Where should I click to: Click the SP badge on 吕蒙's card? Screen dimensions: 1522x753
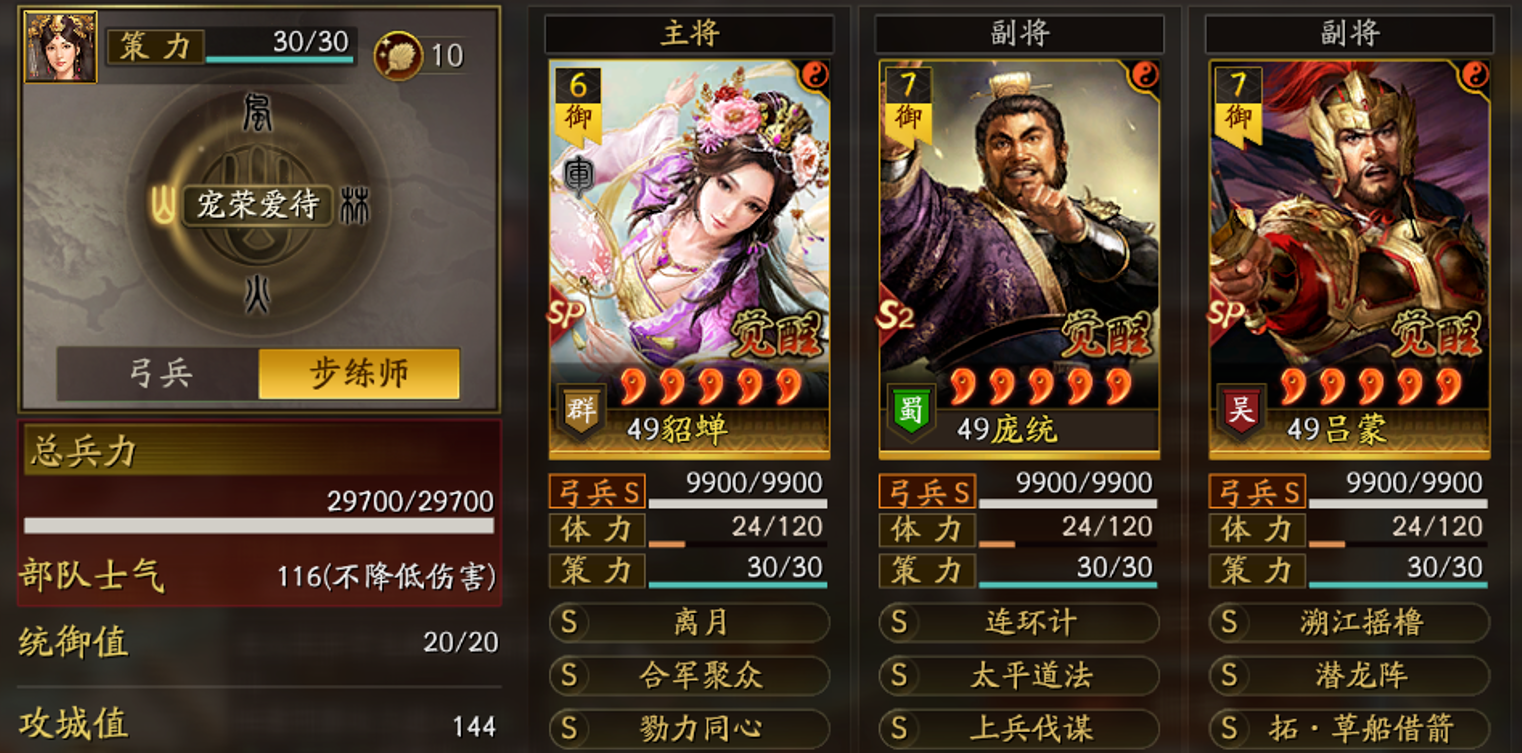(1225, 314)
